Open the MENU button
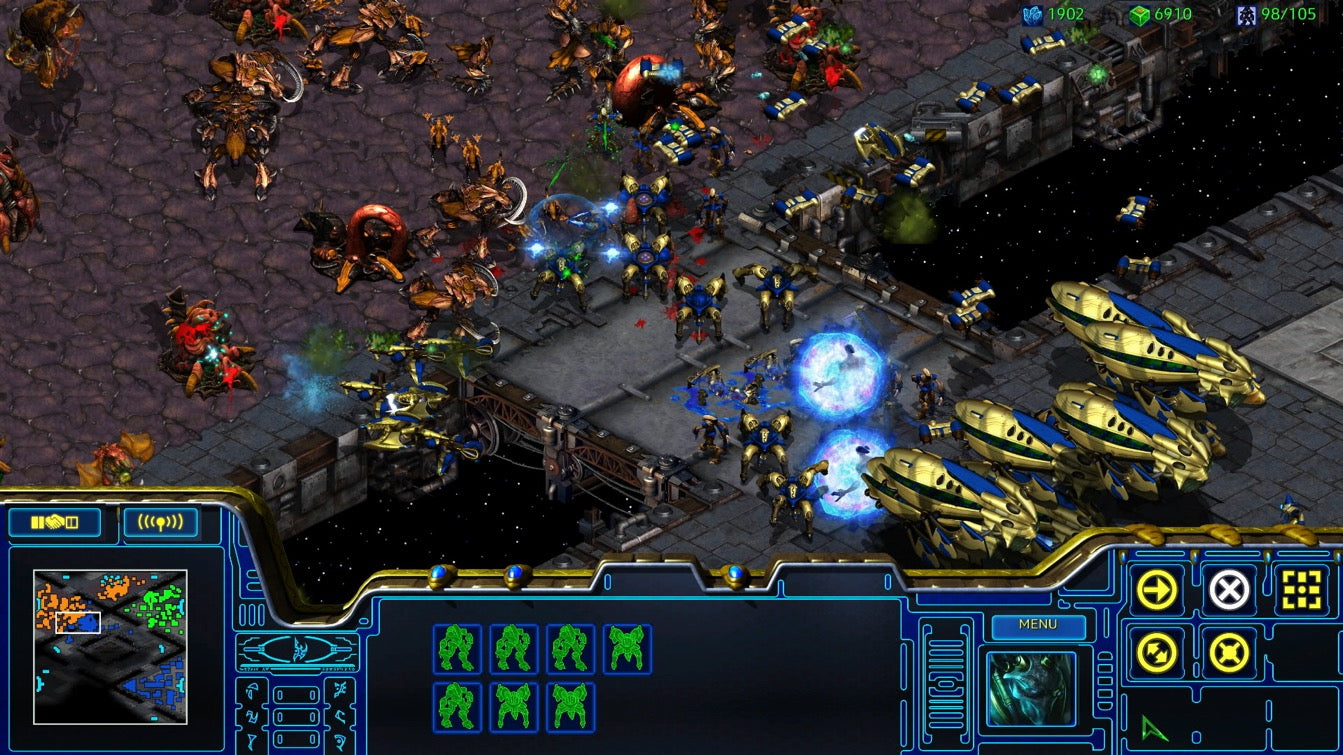This screenshot has height=755, width=1343. [x=1040, y=626]
